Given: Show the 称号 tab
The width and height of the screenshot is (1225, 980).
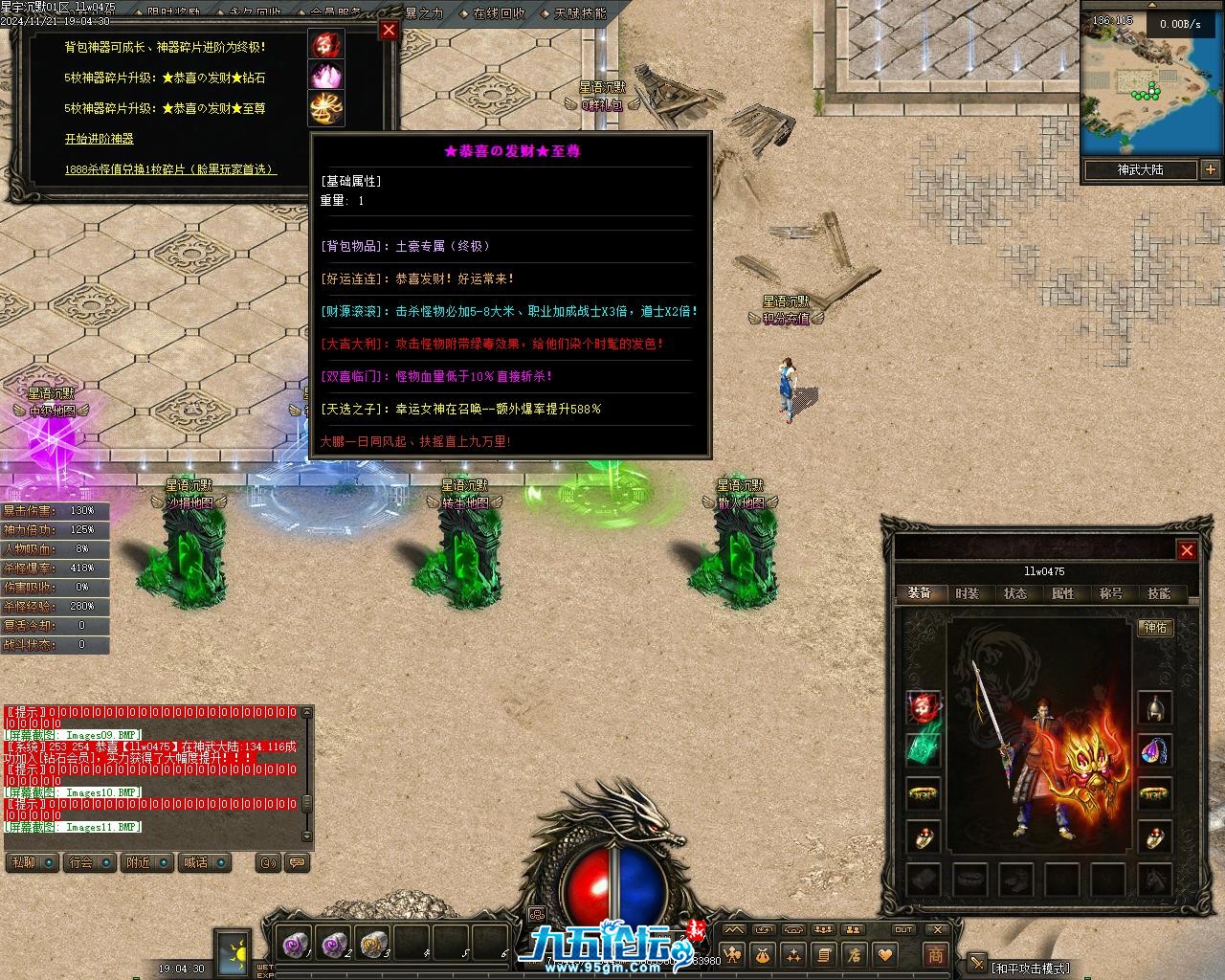Looking at the screenshot, I should pyautogui.click(x=1110, y=593).
